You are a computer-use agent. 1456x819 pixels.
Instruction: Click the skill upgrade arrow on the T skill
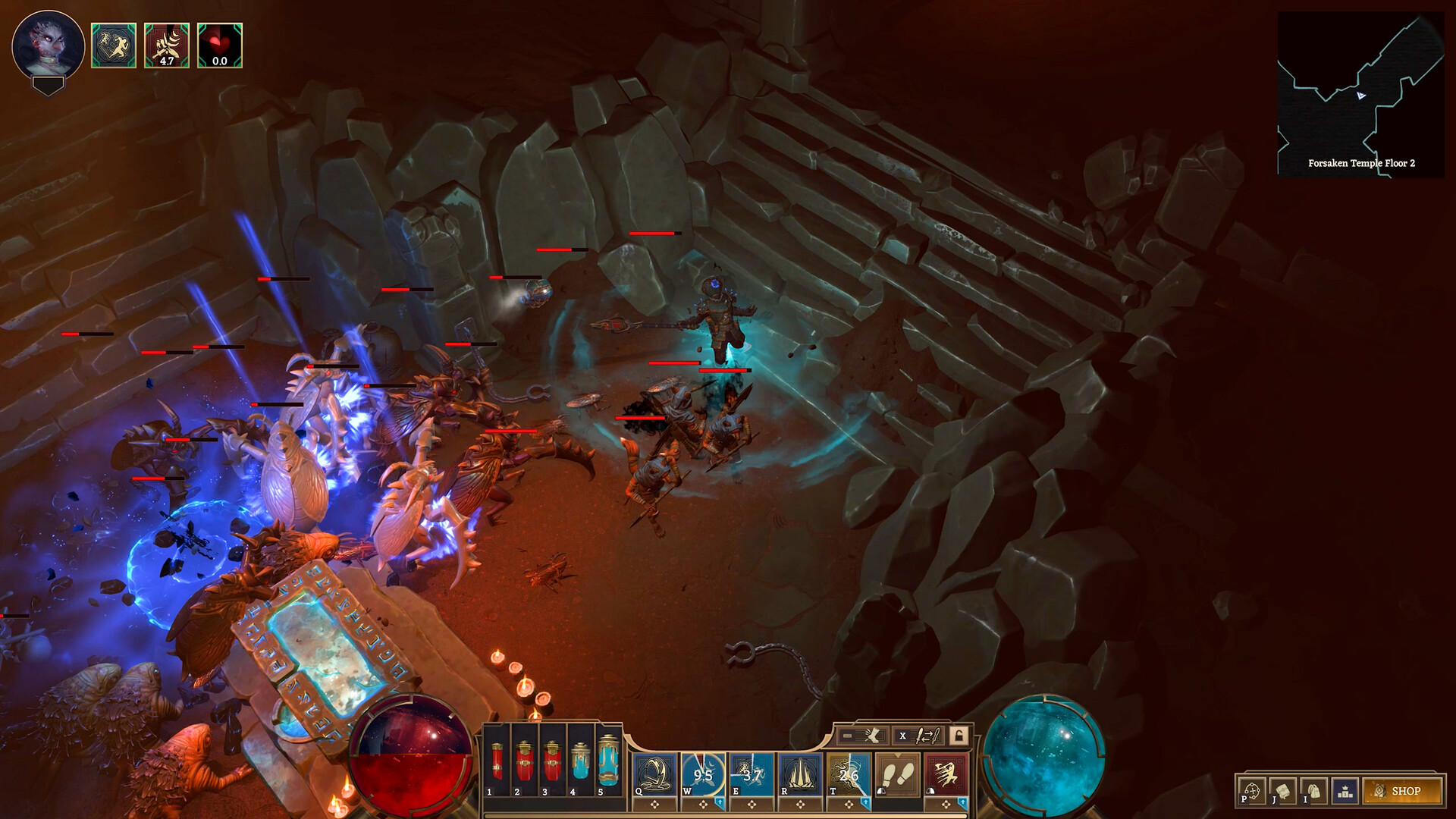click(x=865, y=803)
